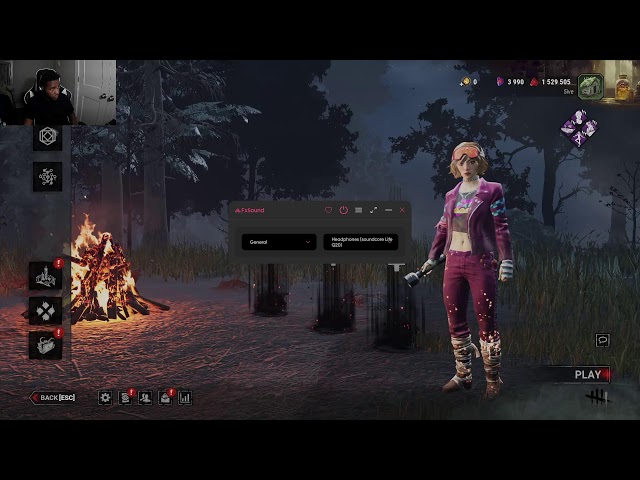
Task: Click the PLAY button
Action: (588, 375)
